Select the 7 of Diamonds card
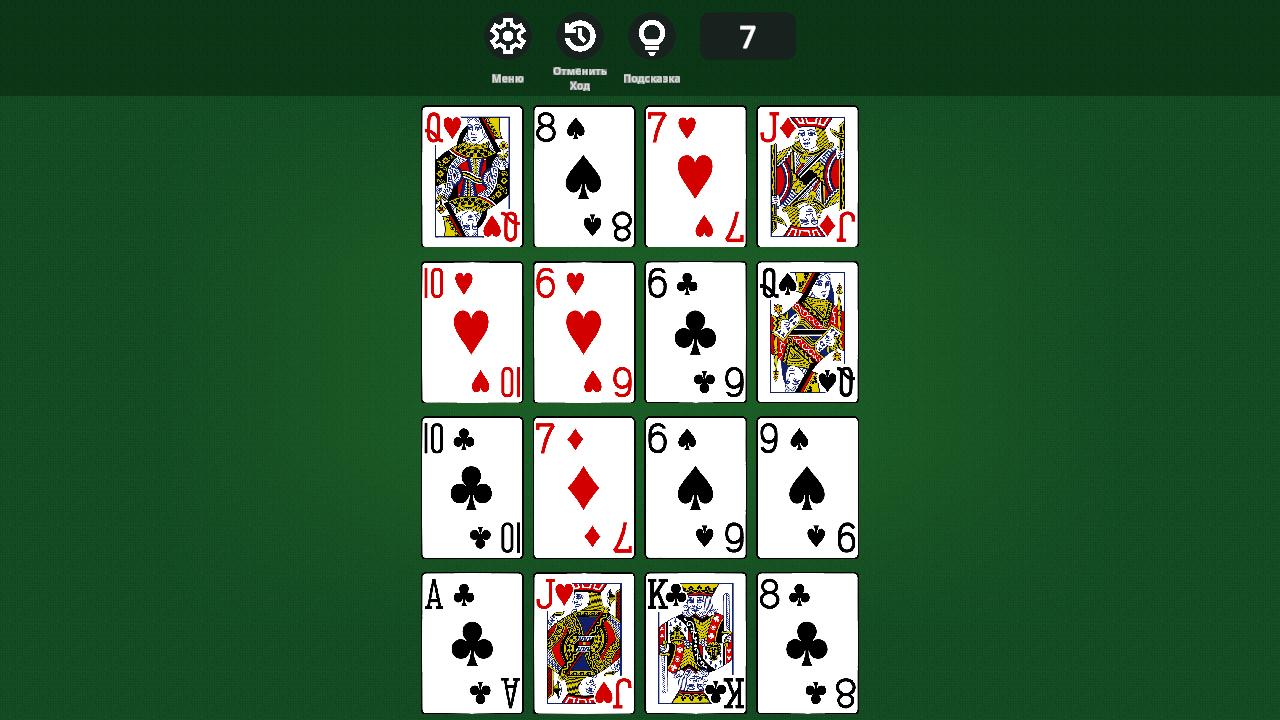The height and width of the screenshot is (720, 1280). 583,487
